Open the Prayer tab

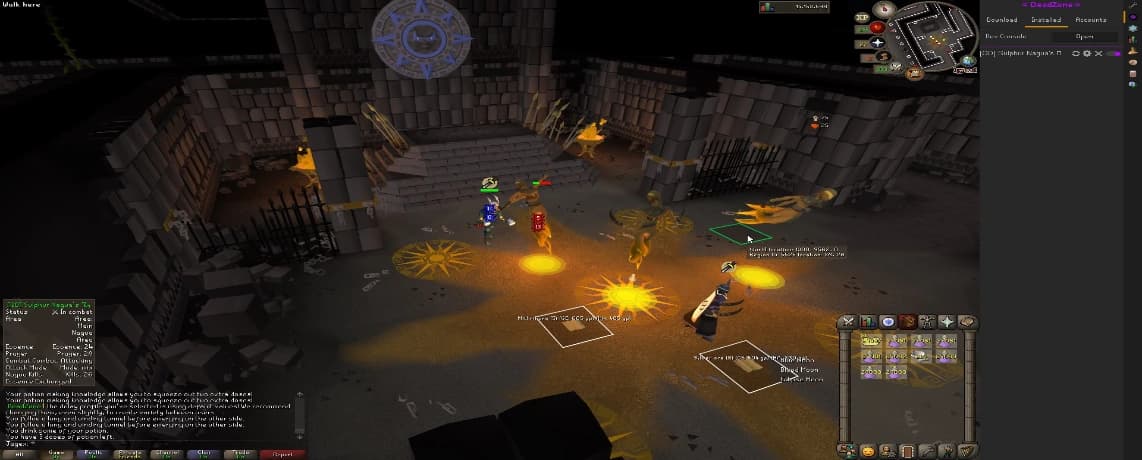pyautogui.click(x=946, y=321)
